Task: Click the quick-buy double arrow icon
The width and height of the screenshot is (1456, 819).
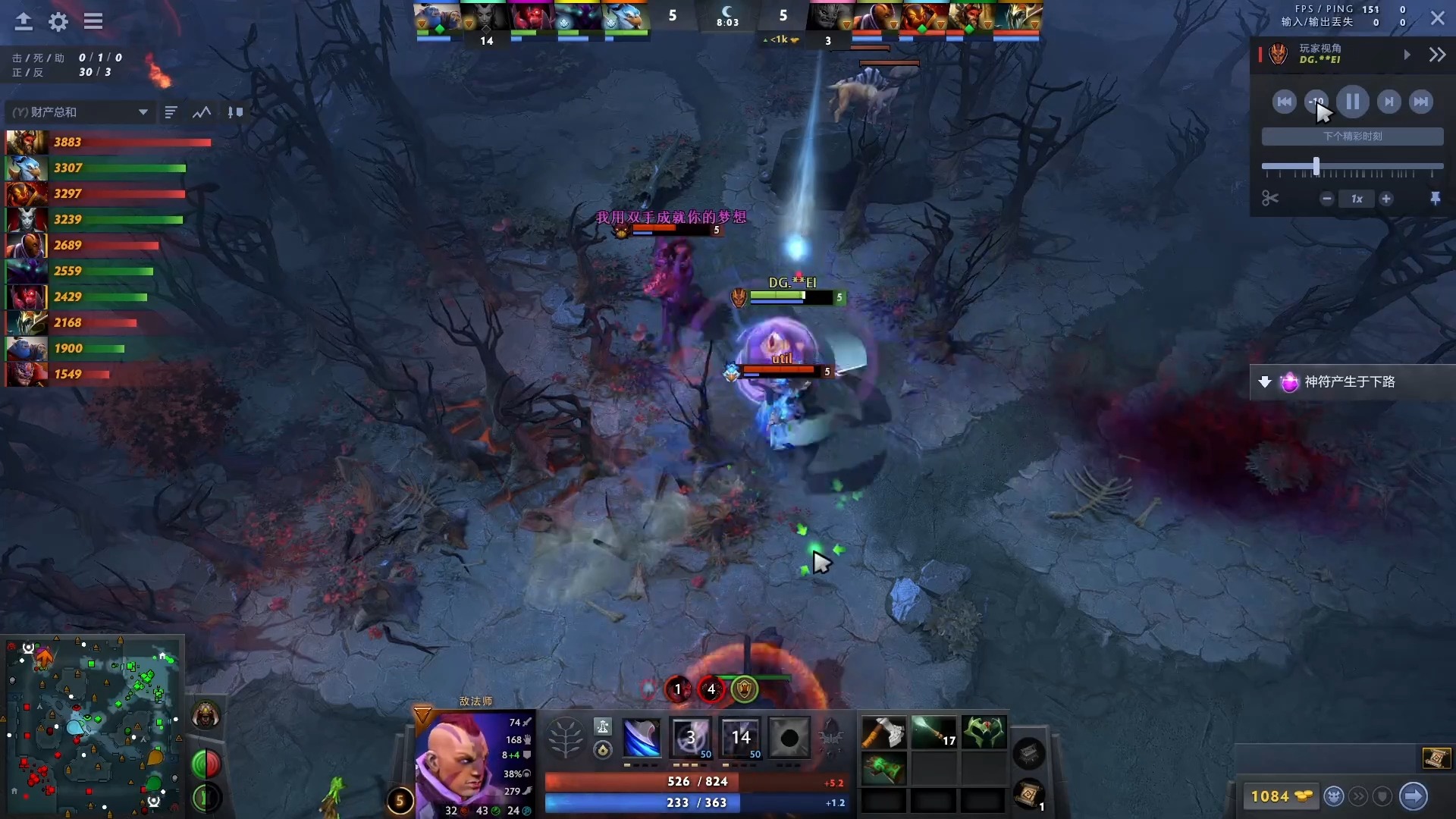Action: coord(1358,796)
